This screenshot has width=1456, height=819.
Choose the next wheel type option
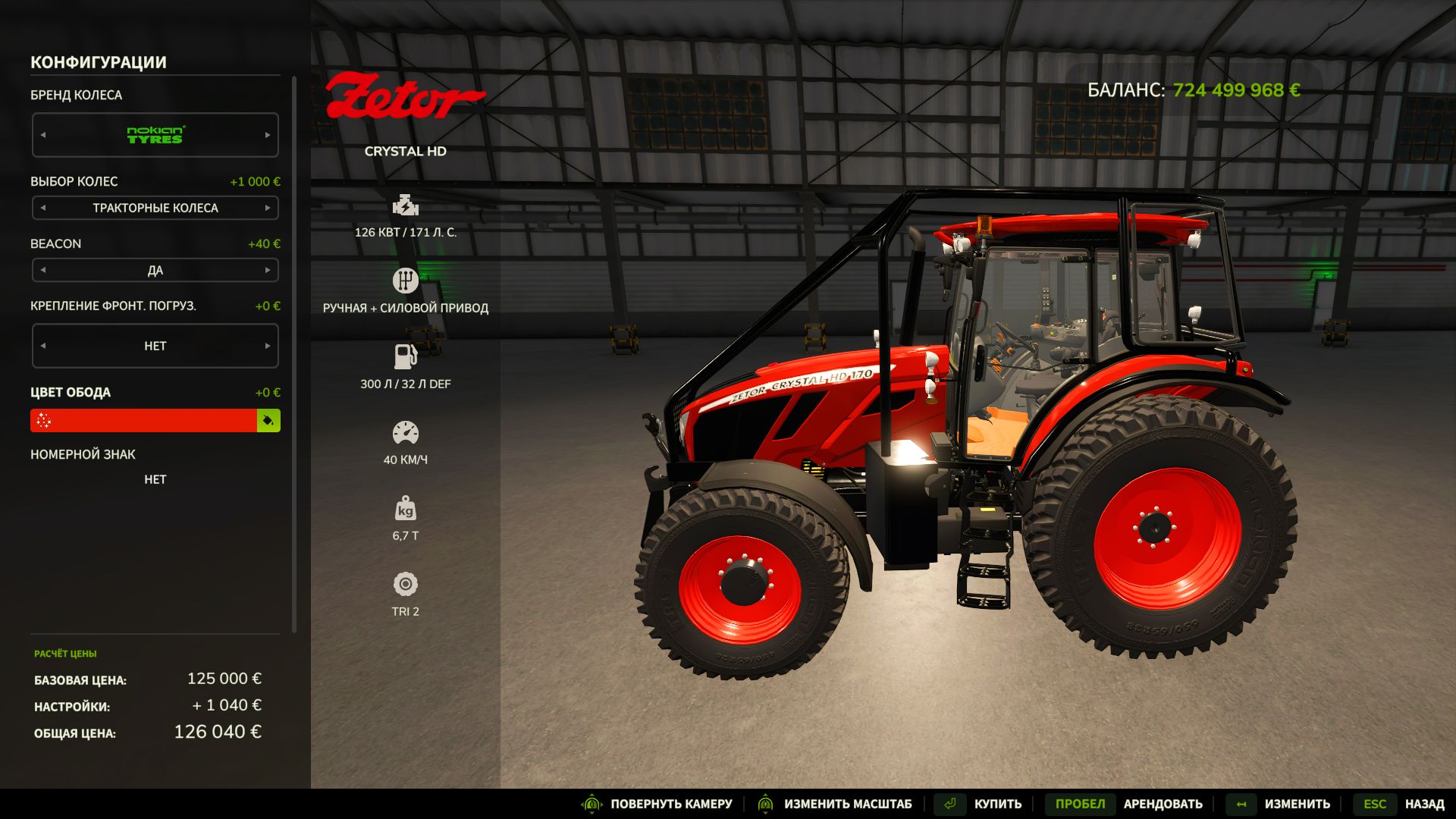[x=268, y=208]
